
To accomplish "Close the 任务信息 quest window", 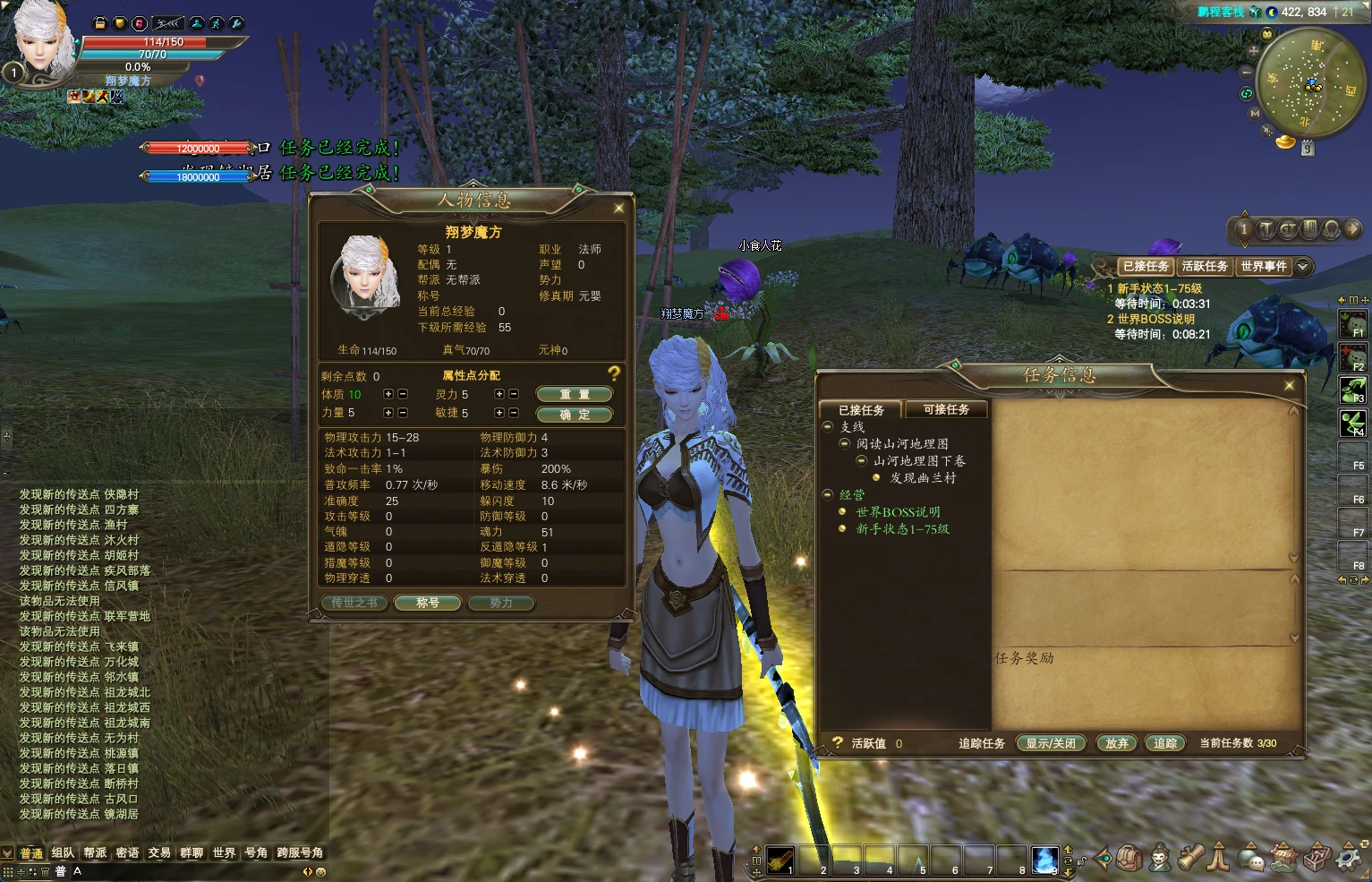I will point(1289,385).
